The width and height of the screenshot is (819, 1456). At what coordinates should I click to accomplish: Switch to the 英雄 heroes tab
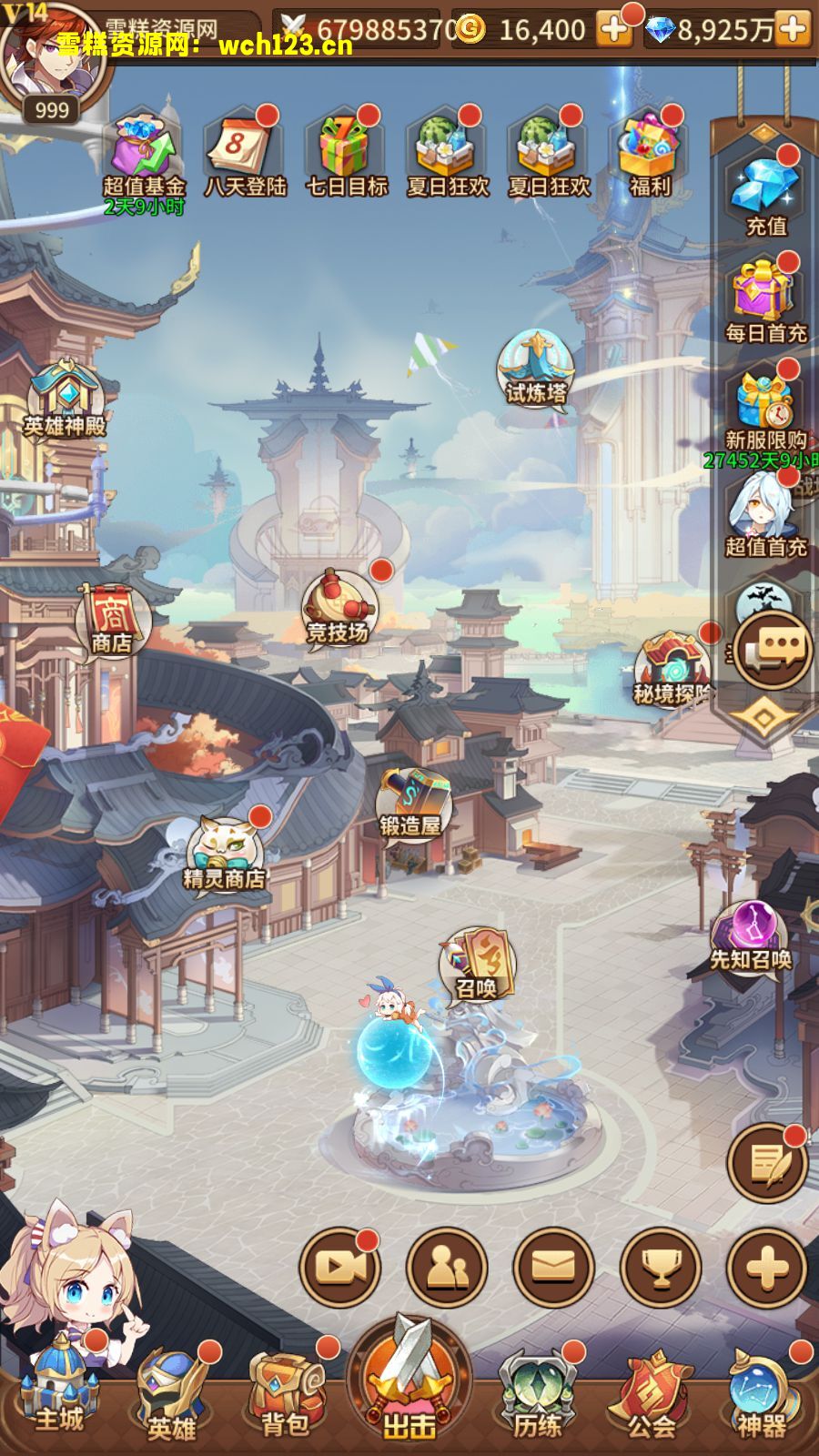pyautogui.click(x=173, y=1397)
